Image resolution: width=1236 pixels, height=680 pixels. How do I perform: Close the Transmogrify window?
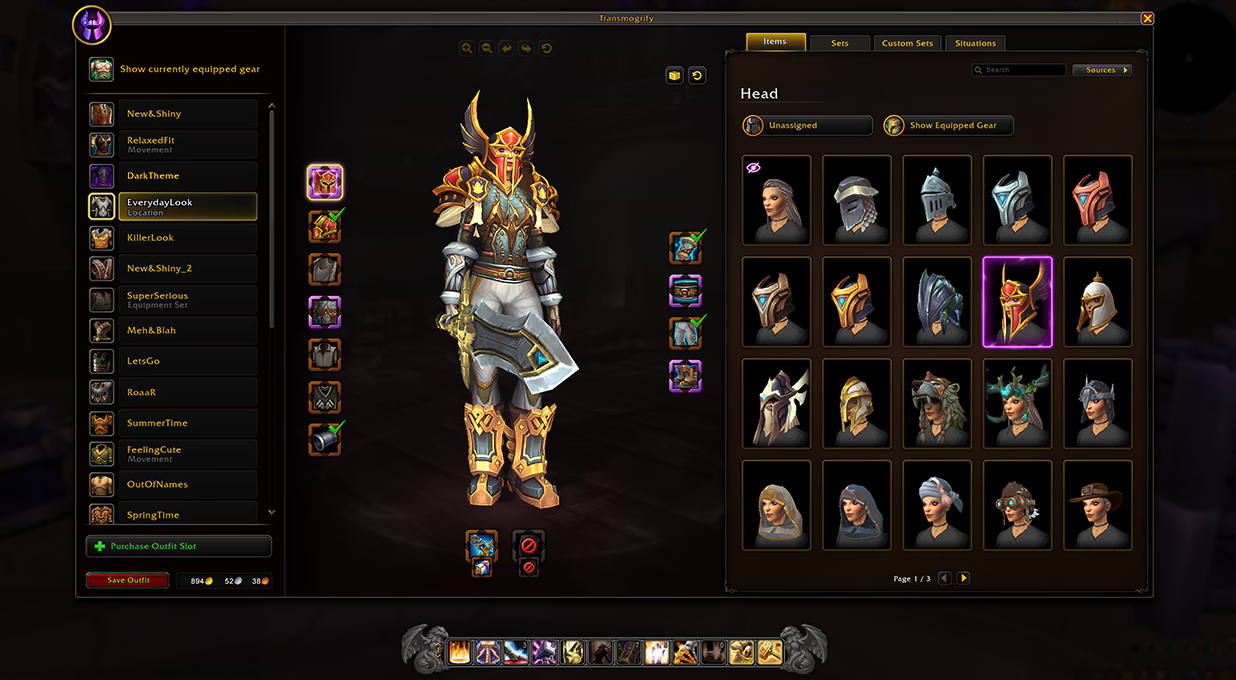pos(1147,18)
